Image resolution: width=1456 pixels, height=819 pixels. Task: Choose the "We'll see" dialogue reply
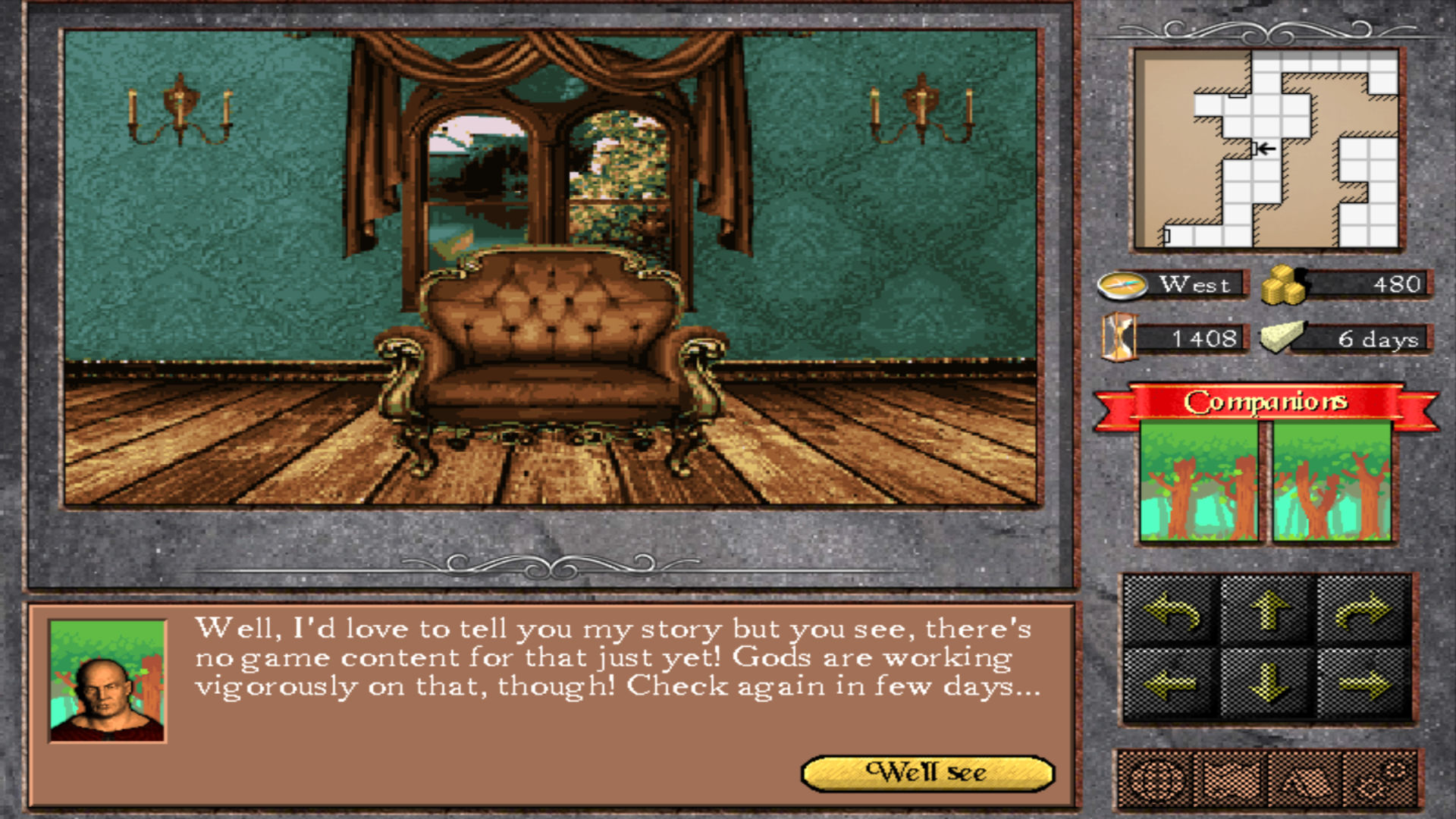(927, 773)
